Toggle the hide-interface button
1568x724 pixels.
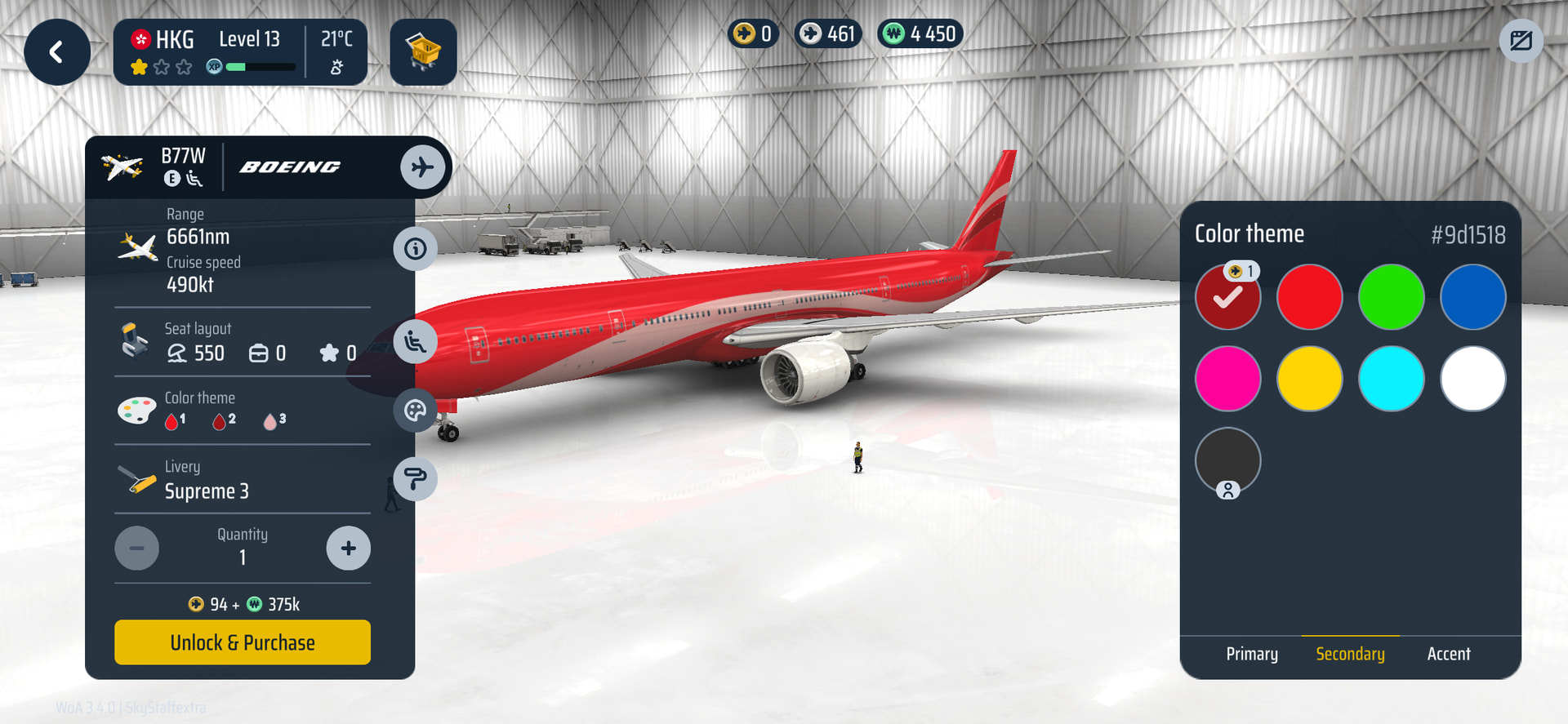click(x=1521, y=41)
